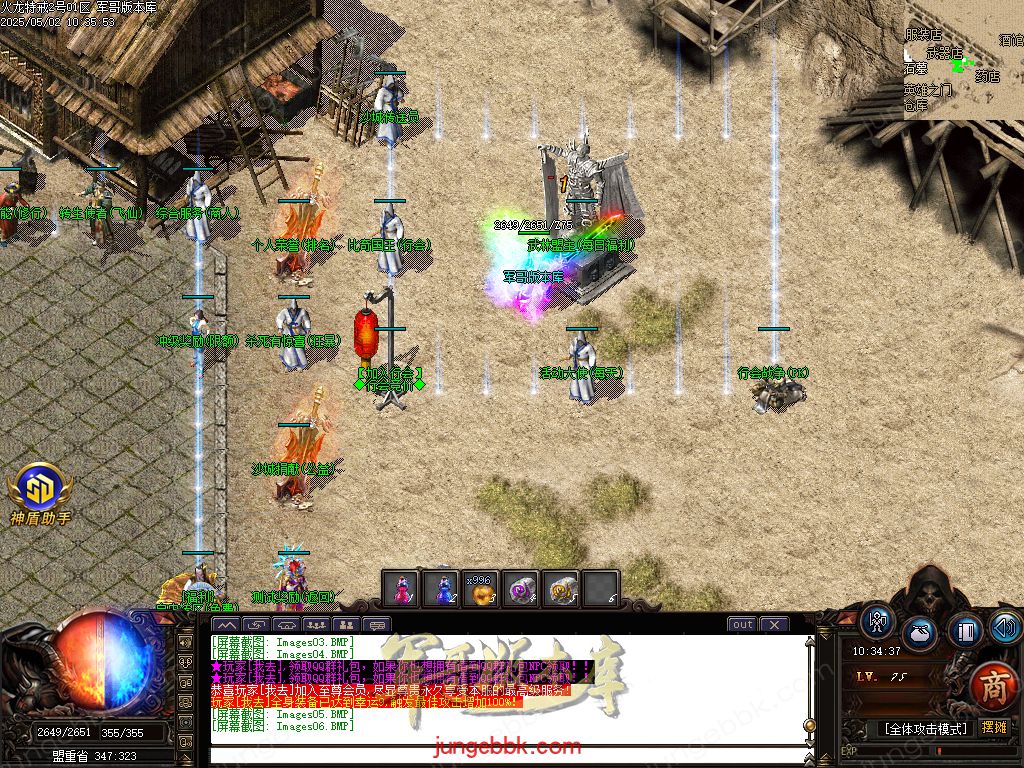
Task: Open the character equipment panel icon
Action: [x=877, y=621]
